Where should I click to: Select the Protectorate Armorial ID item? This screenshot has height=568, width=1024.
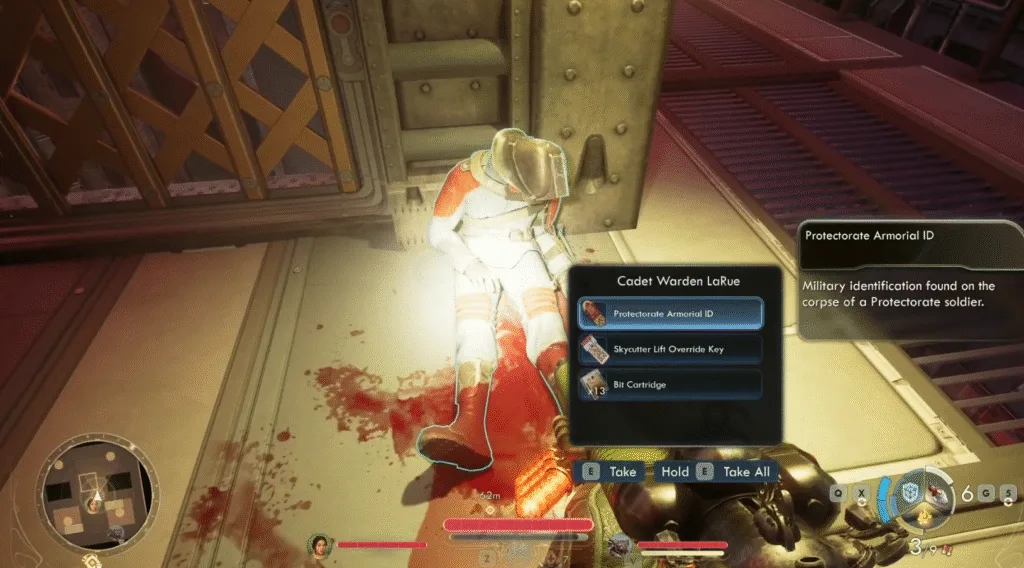671,314
